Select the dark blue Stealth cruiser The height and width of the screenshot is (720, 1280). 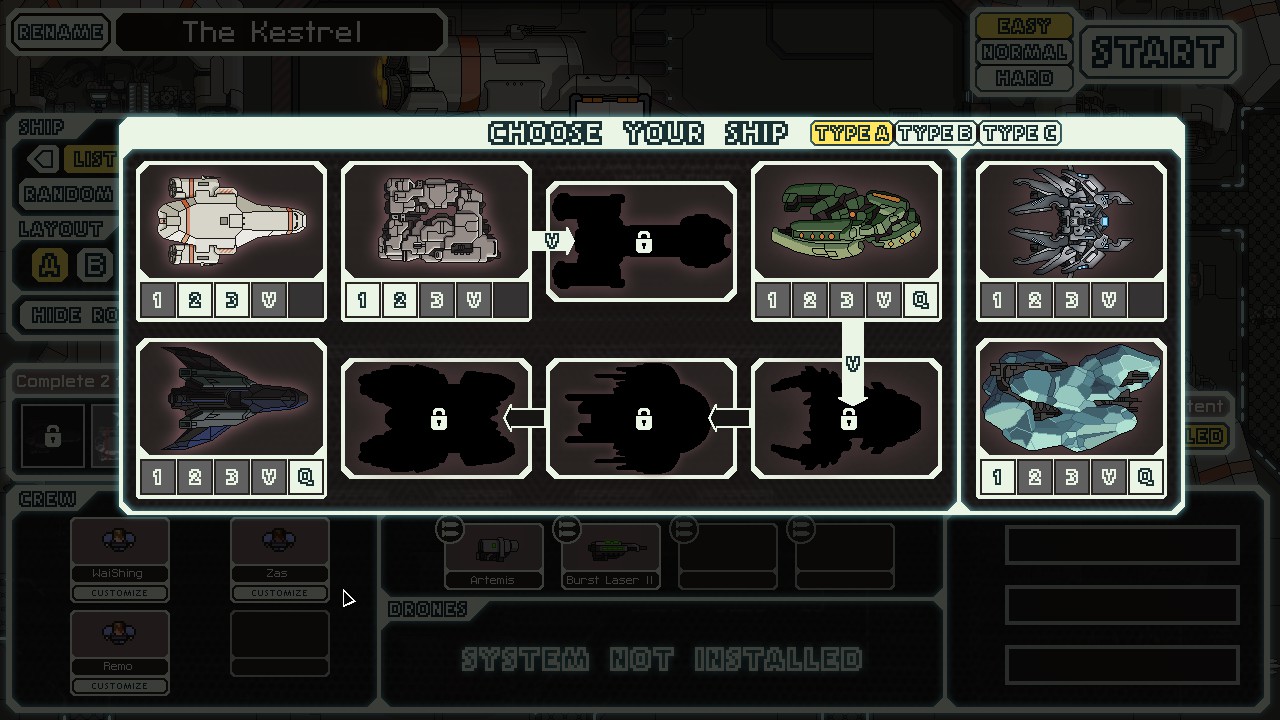coord(231,398)
